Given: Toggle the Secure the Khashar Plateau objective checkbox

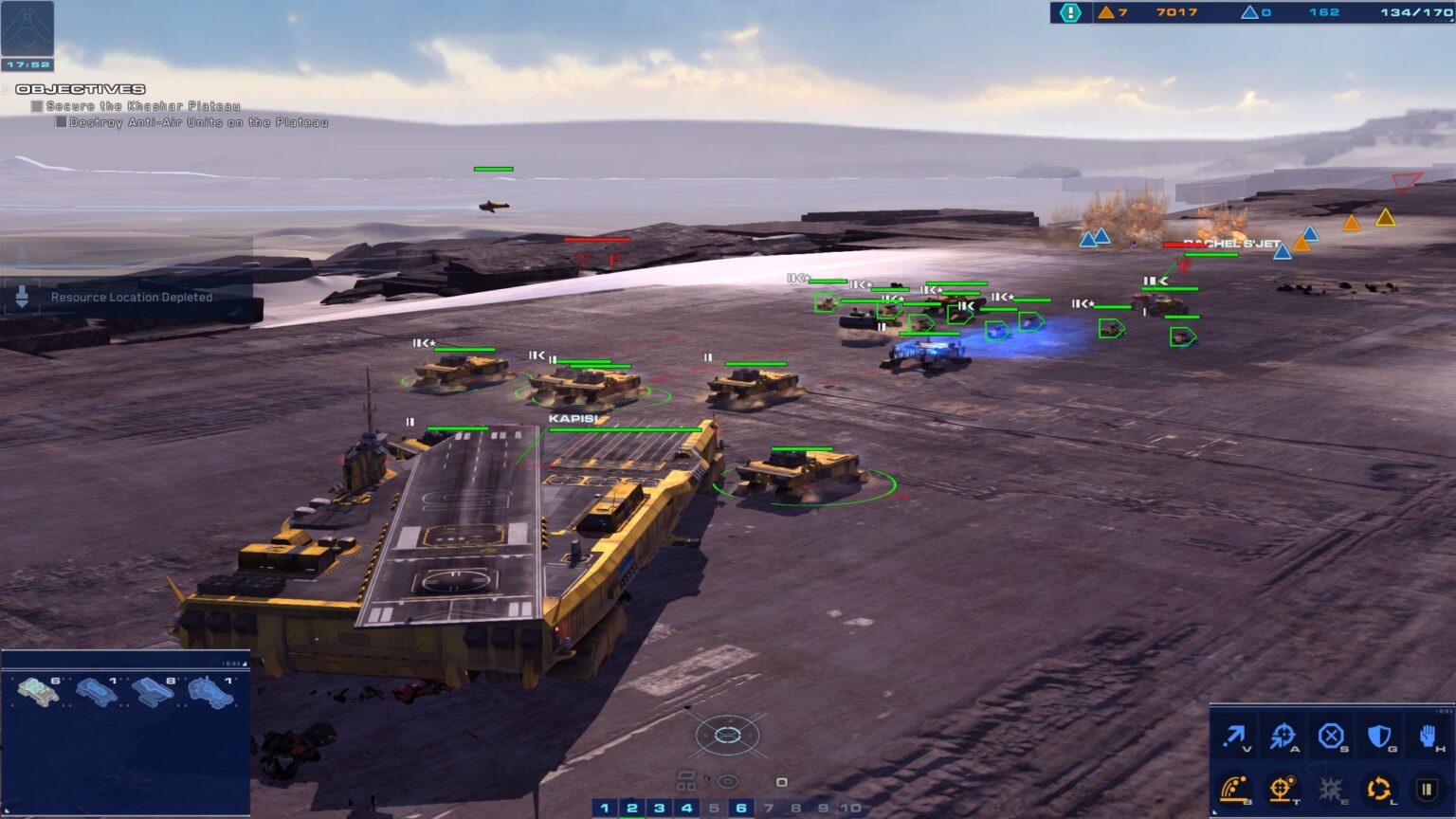Looking at the screenshot, I should pos(38,106).
